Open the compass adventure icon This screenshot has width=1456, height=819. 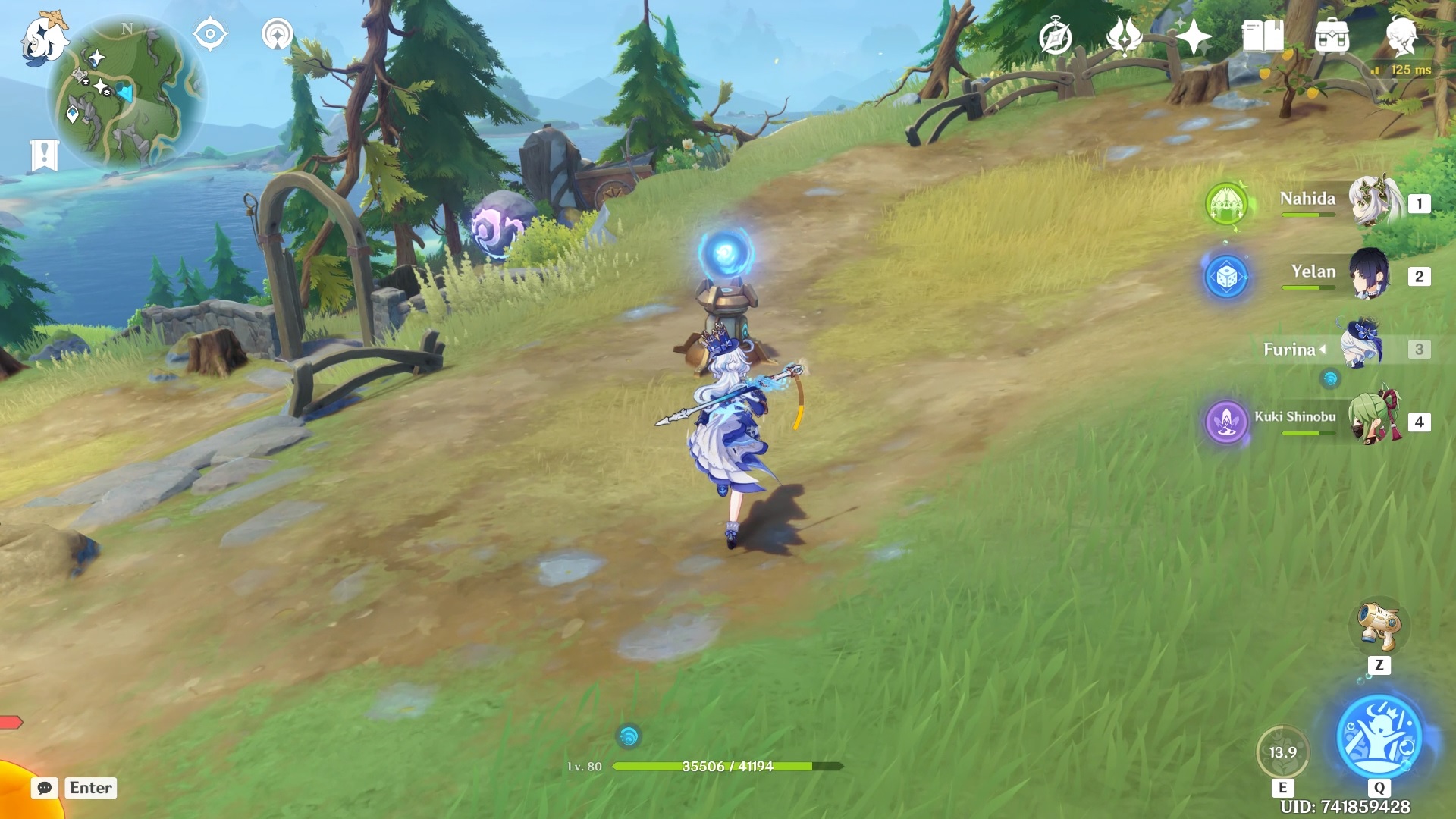point(1055,36)
